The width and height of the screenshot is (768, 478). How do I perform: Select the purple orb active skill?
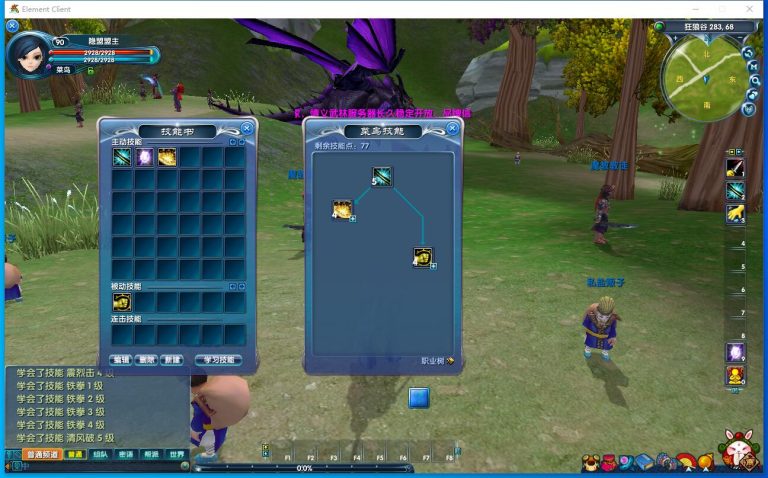(144, 157)
